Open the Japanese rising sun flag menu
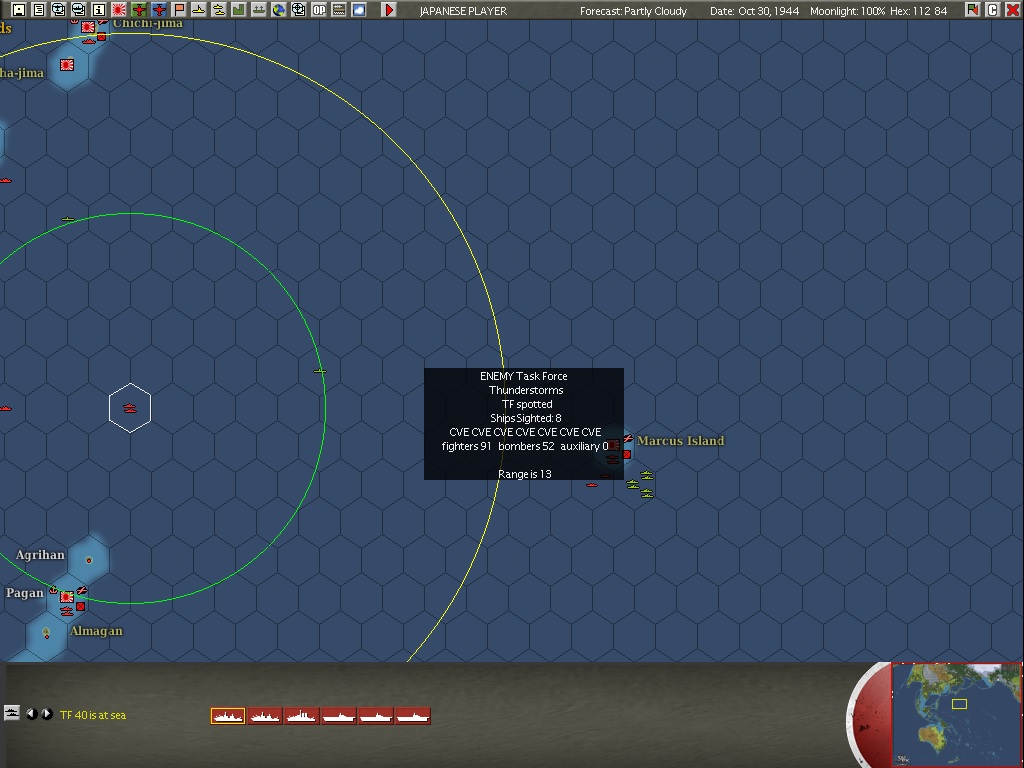 [x=119, y=10]
